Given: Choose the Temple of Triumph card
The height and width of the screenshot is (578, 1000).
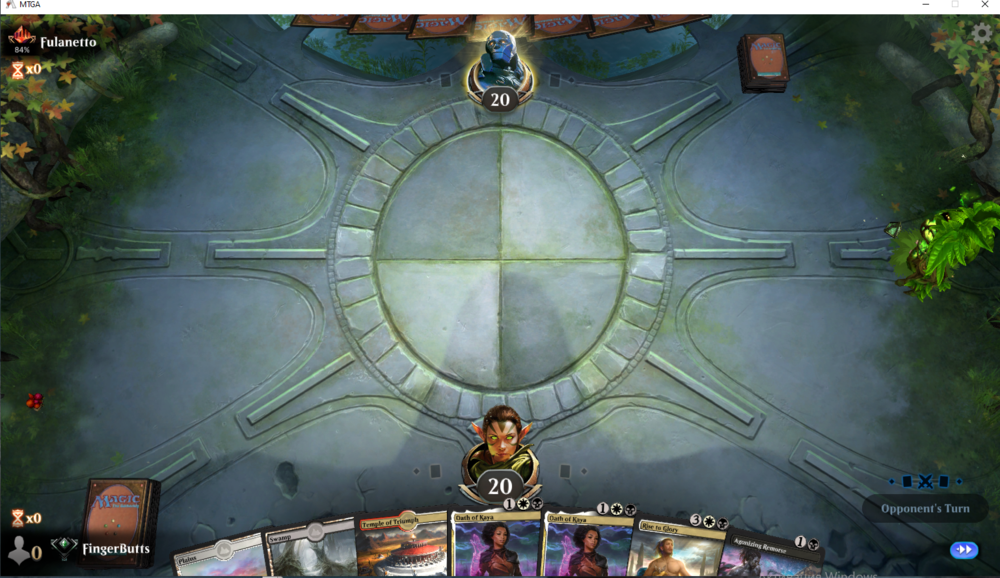Looking at the screenshot, I should 401,543.
